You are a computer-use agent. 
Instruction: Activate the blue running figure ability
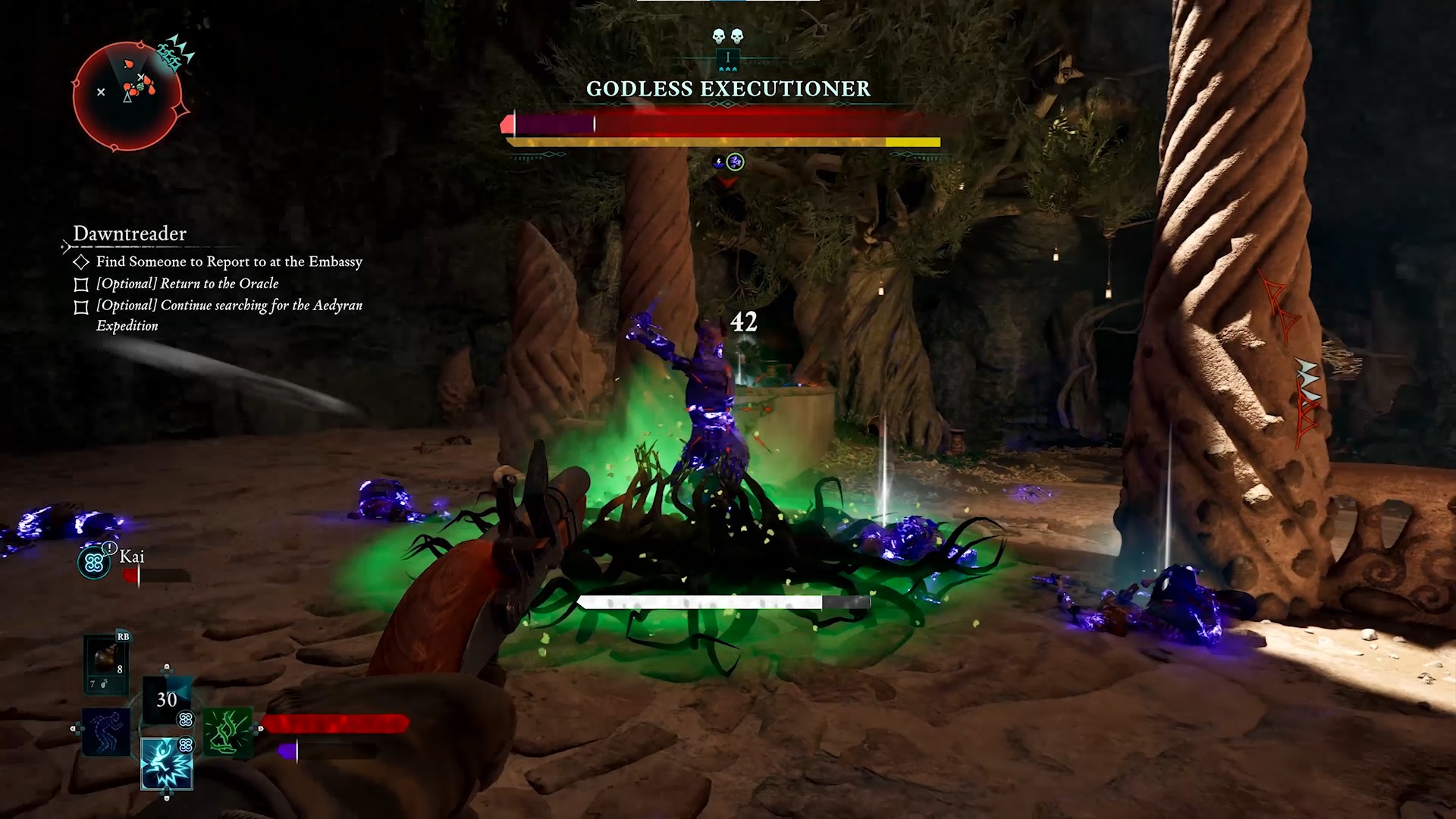click(105, 731)
